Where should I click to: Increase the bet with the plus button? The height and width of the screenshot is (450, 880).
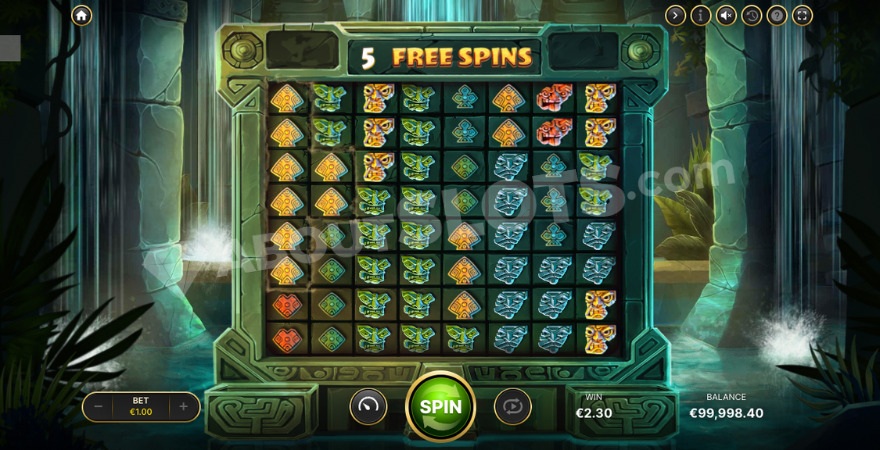click(x=183, y=406)
